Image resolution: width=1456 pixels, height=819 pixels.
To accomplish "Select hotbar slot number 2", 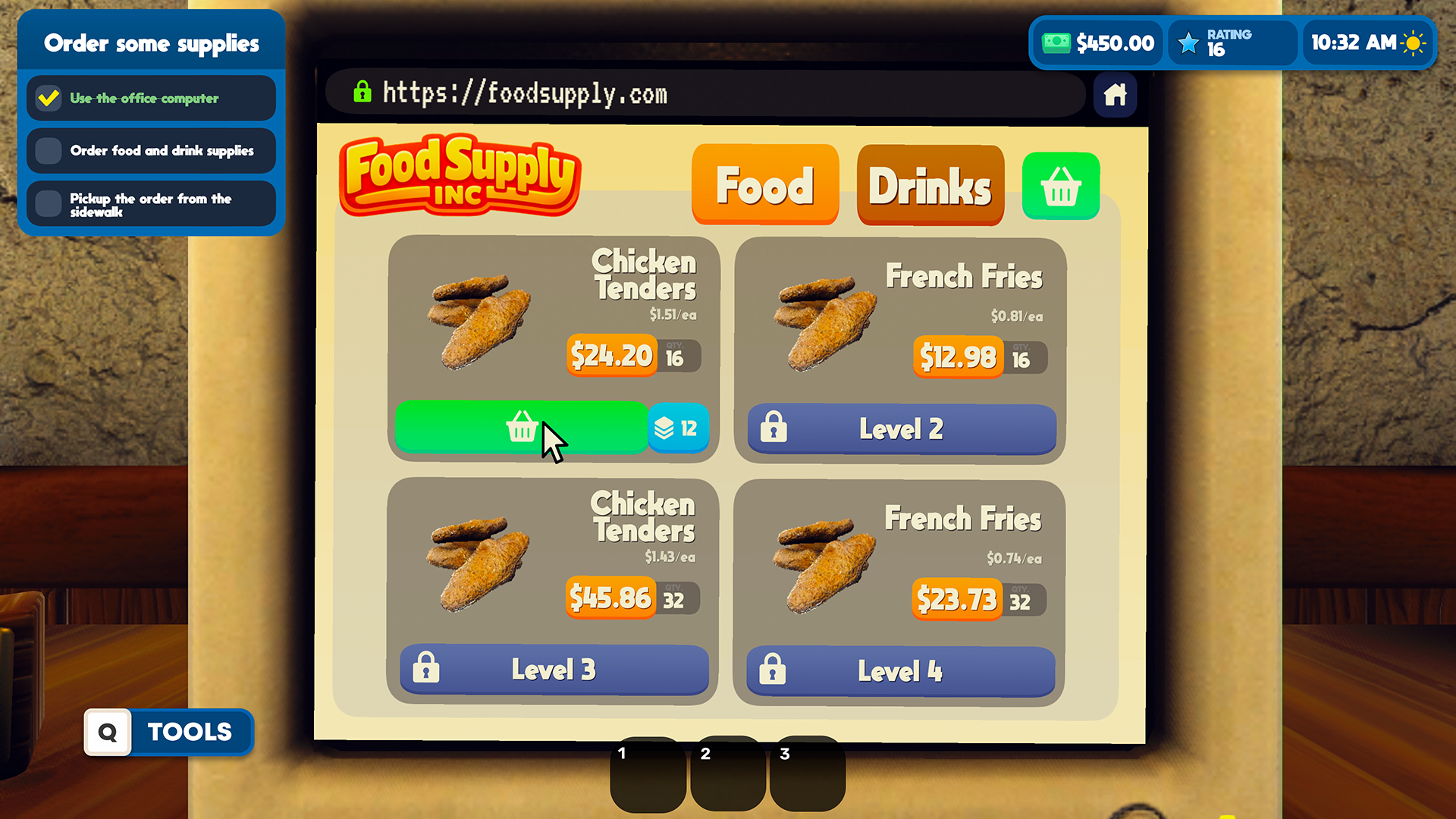I will tap(726, 773).
